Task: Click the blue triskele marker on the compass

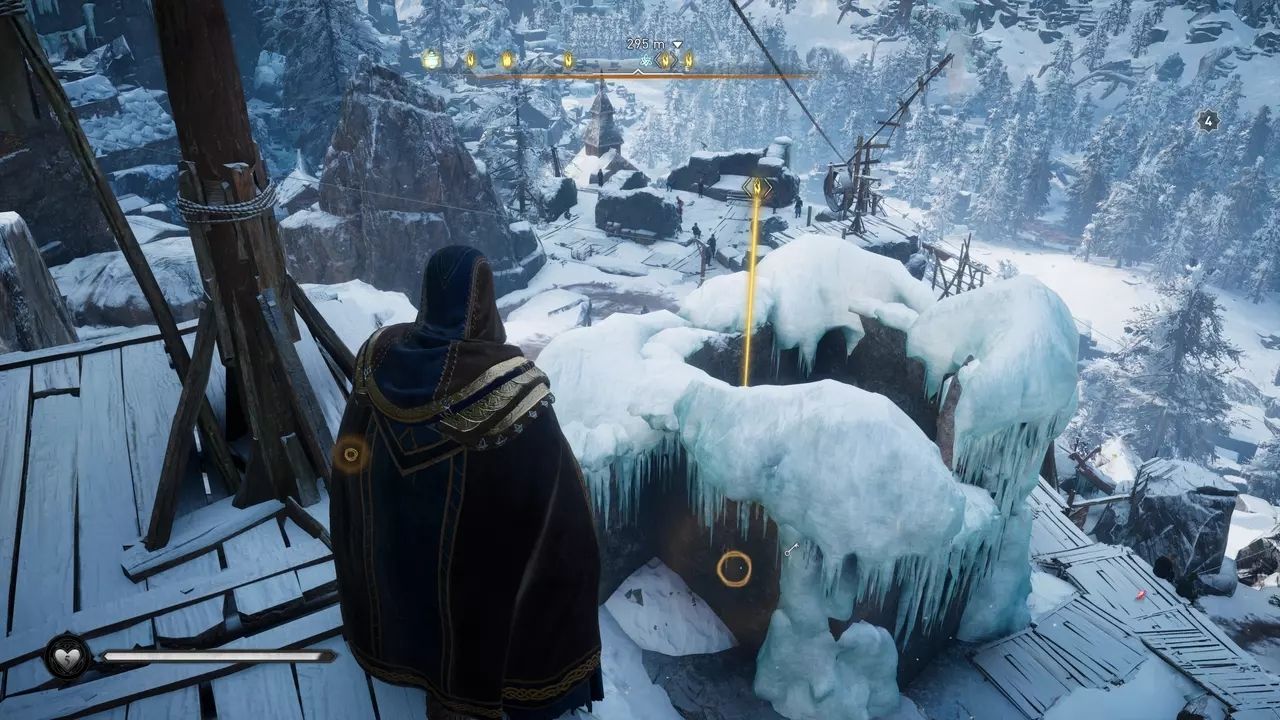Action: [x=645, y=61]
